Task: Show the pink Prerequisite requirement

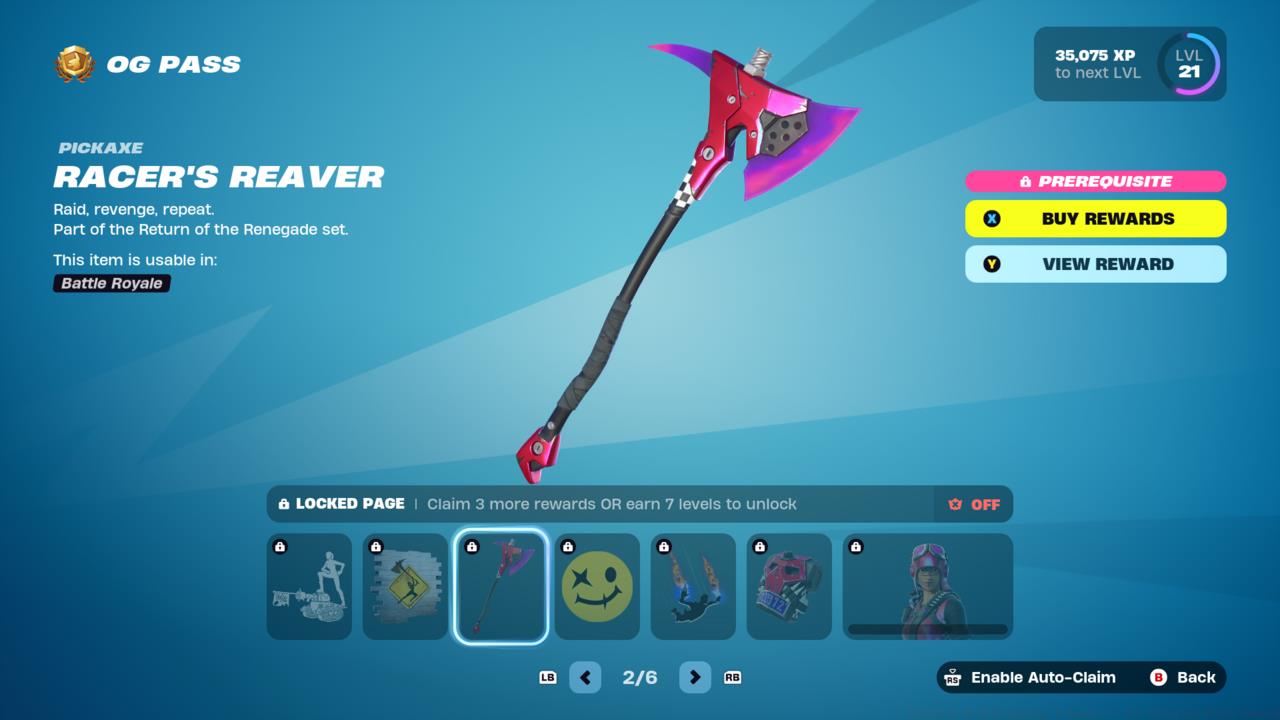Action: (1095, 181)
